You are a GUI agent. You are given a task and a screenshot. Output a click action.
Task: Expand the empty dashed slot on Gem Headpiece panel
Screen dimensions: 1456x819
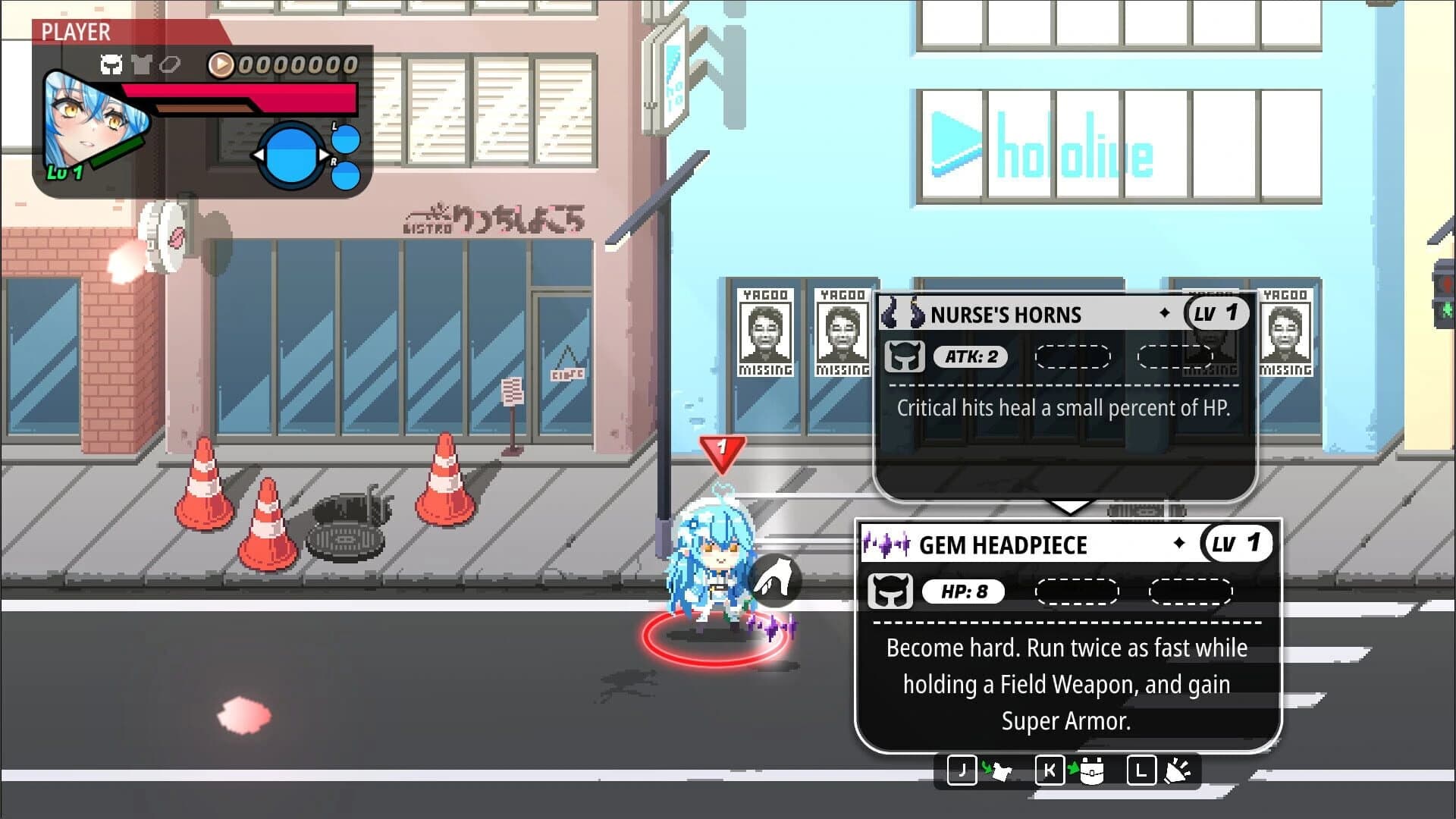click(x=1077, y=592)
